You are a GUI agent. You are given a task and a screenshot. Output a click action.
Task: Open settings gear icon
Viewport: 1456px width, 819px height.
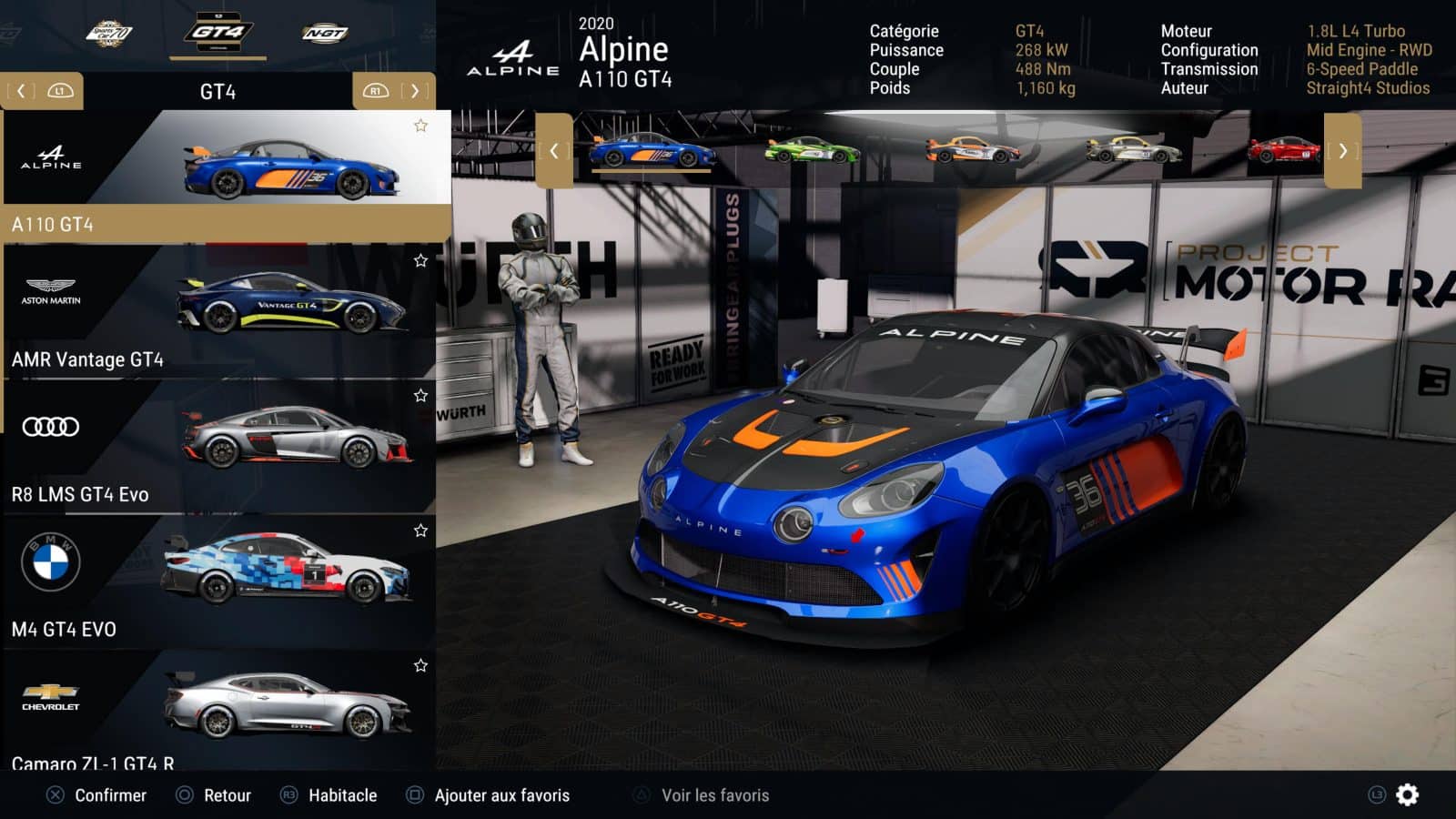click(x=1407, y=795)
